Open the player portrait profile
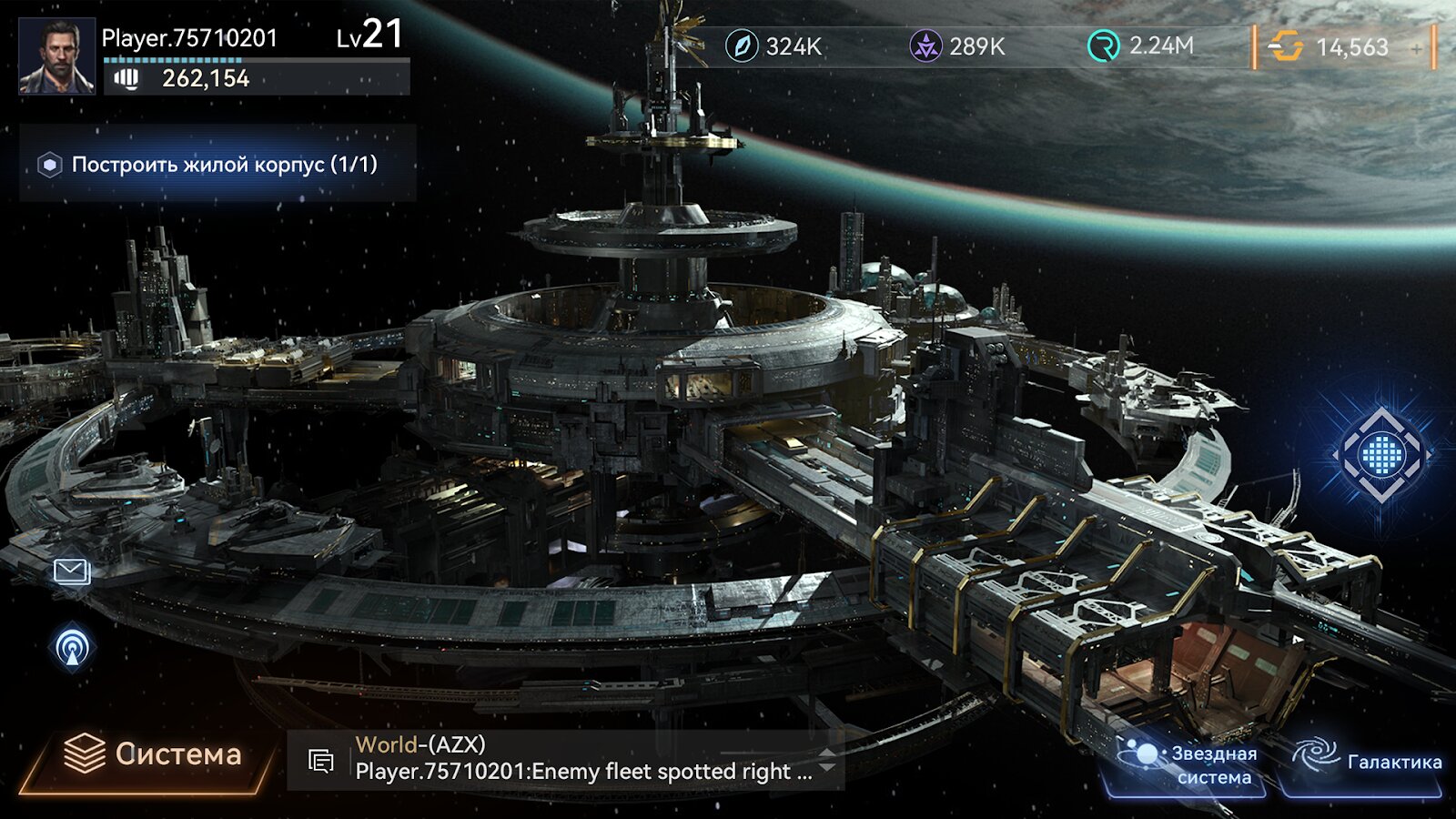 click(56, 56)
